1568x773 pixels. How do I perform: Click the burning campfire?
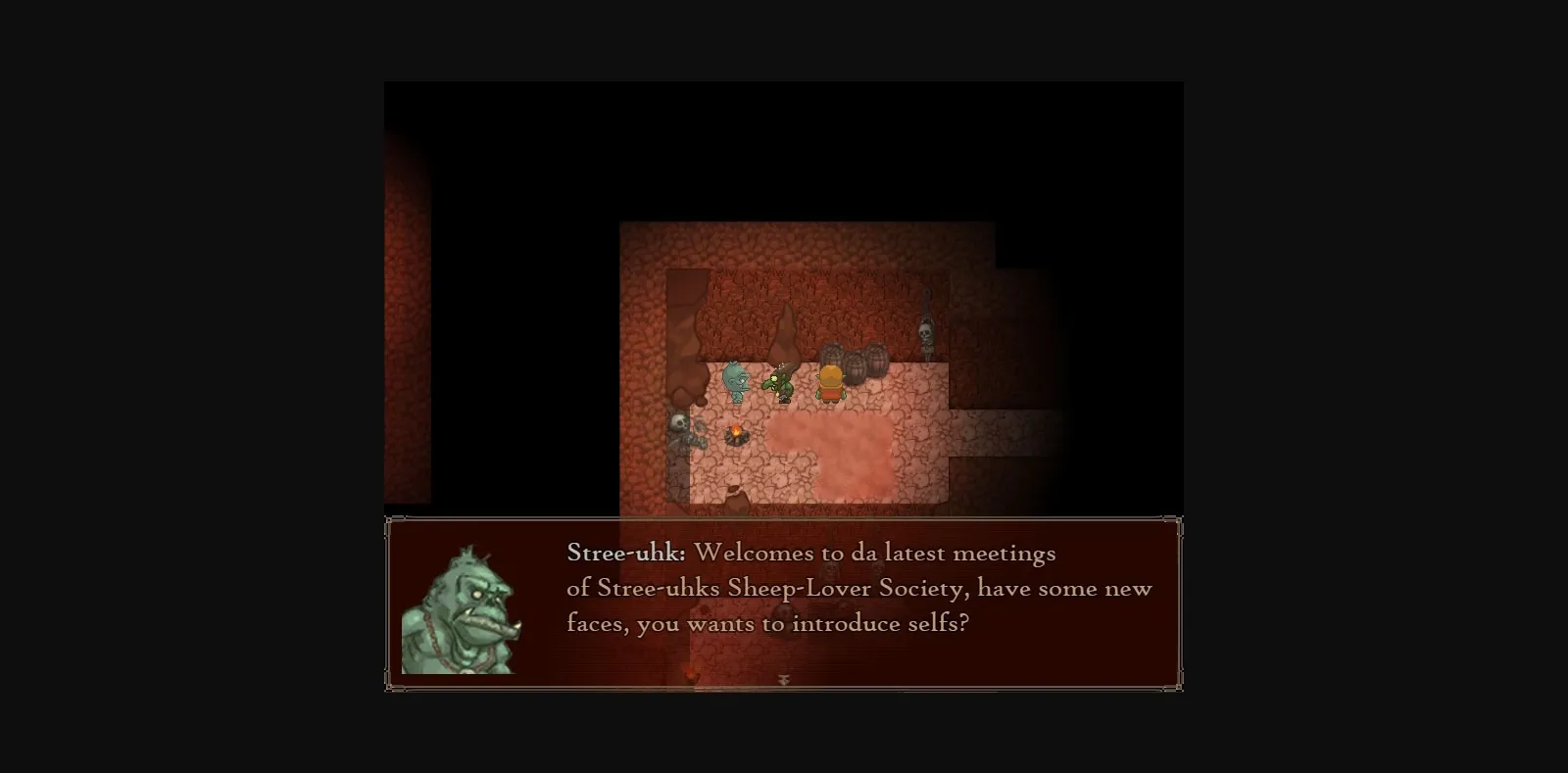(736, 434)
